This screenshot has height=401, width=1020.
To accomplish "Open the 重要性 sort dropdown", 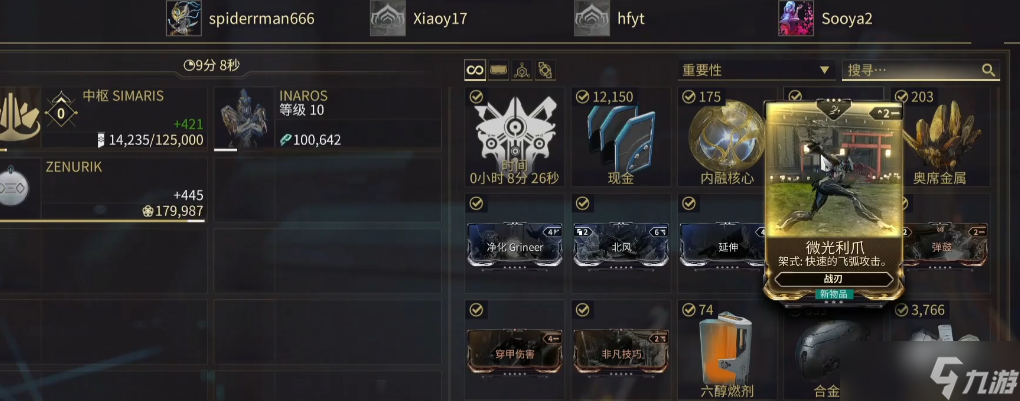I will click(x=756, y=70).
